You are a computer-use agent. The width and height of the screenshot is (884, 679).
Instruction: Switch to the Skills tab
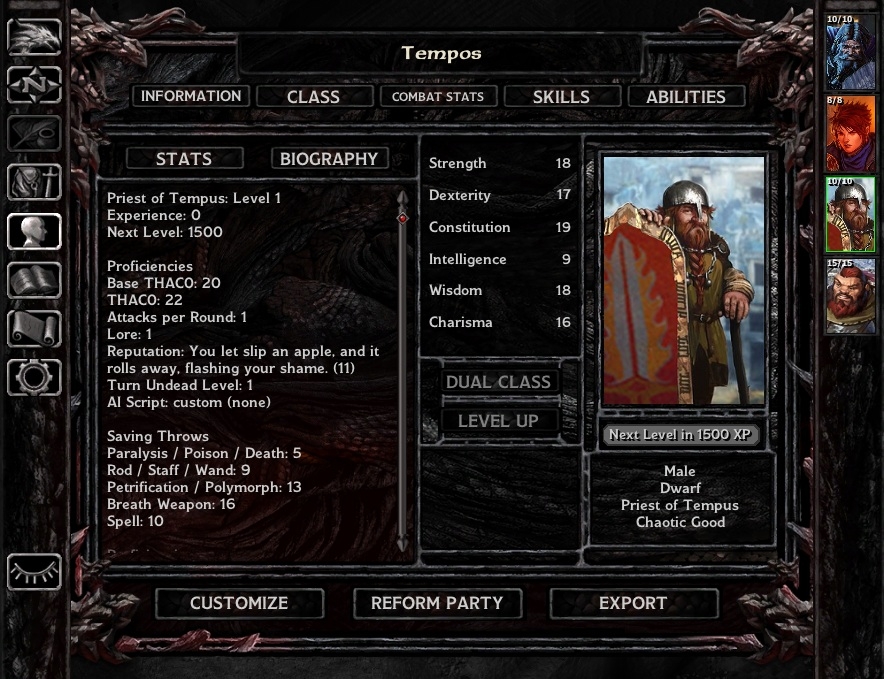561,97
